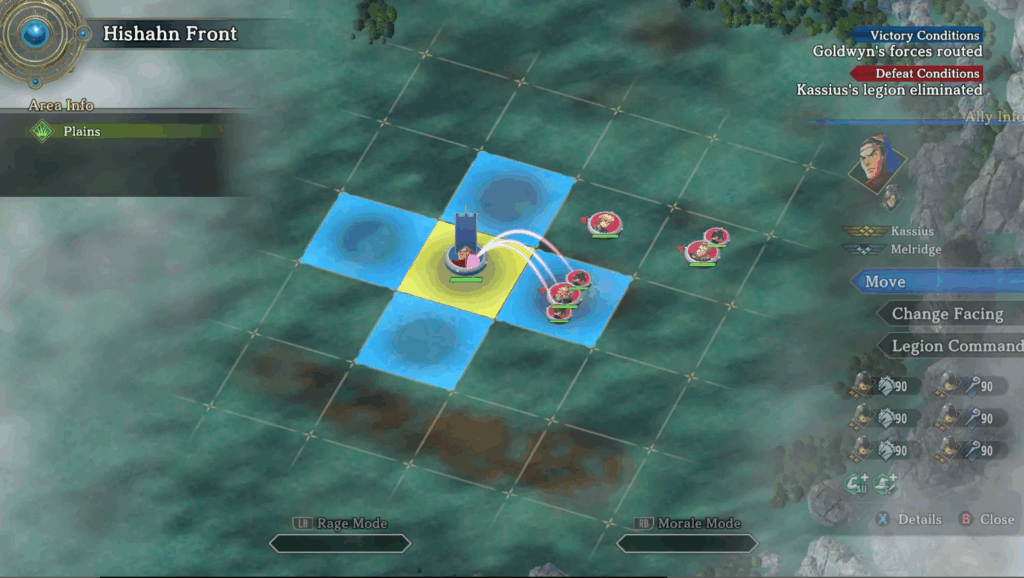Click the small subcommander portrait below Kassius
Viewport: 1024px width, 578px height.
tap(889, 199)
